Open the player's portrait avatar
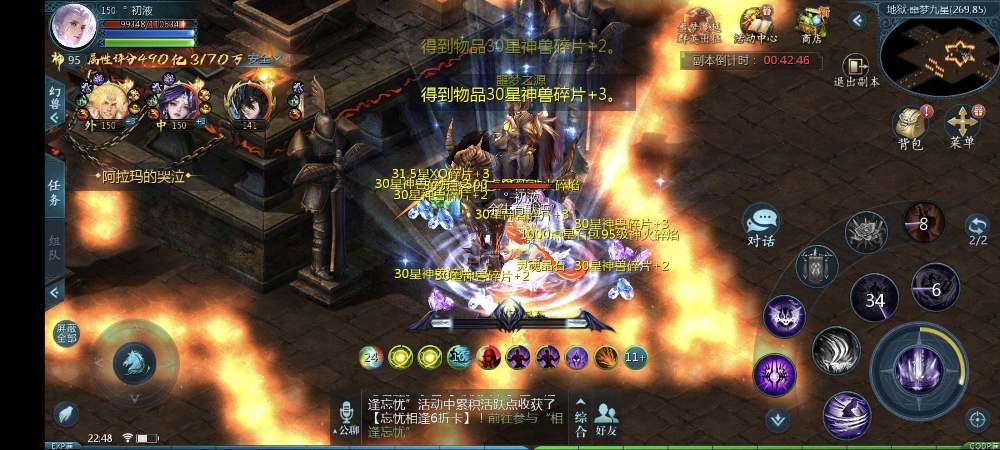Image resolution: width=1000 pixels, height=450 pixels. (72, 24)
